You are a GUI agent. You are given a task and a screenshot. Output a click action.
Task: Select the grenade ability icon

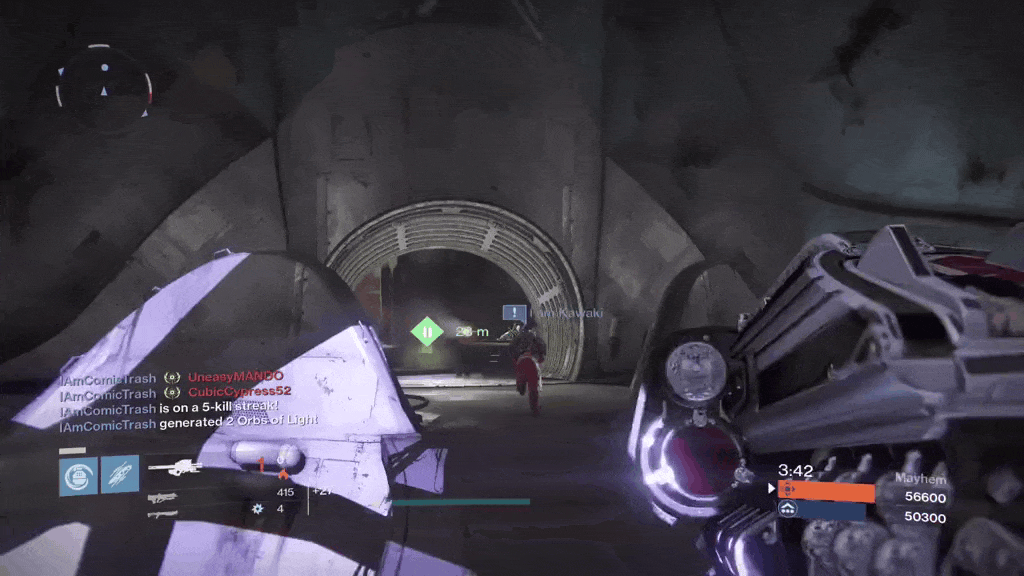(x=78, y=476)
